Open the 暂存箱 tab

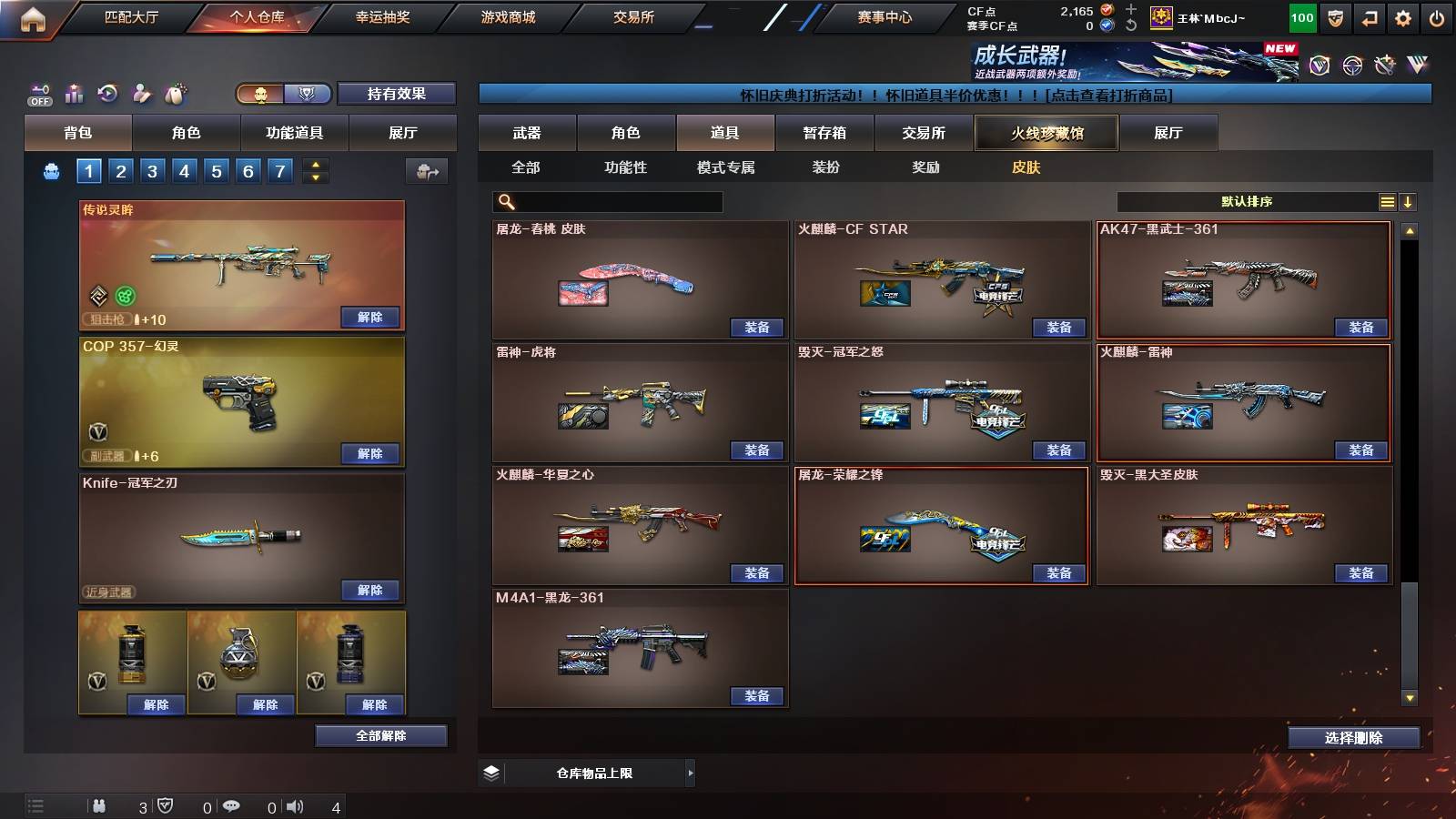pyautogui.click(x=824, y=133)
